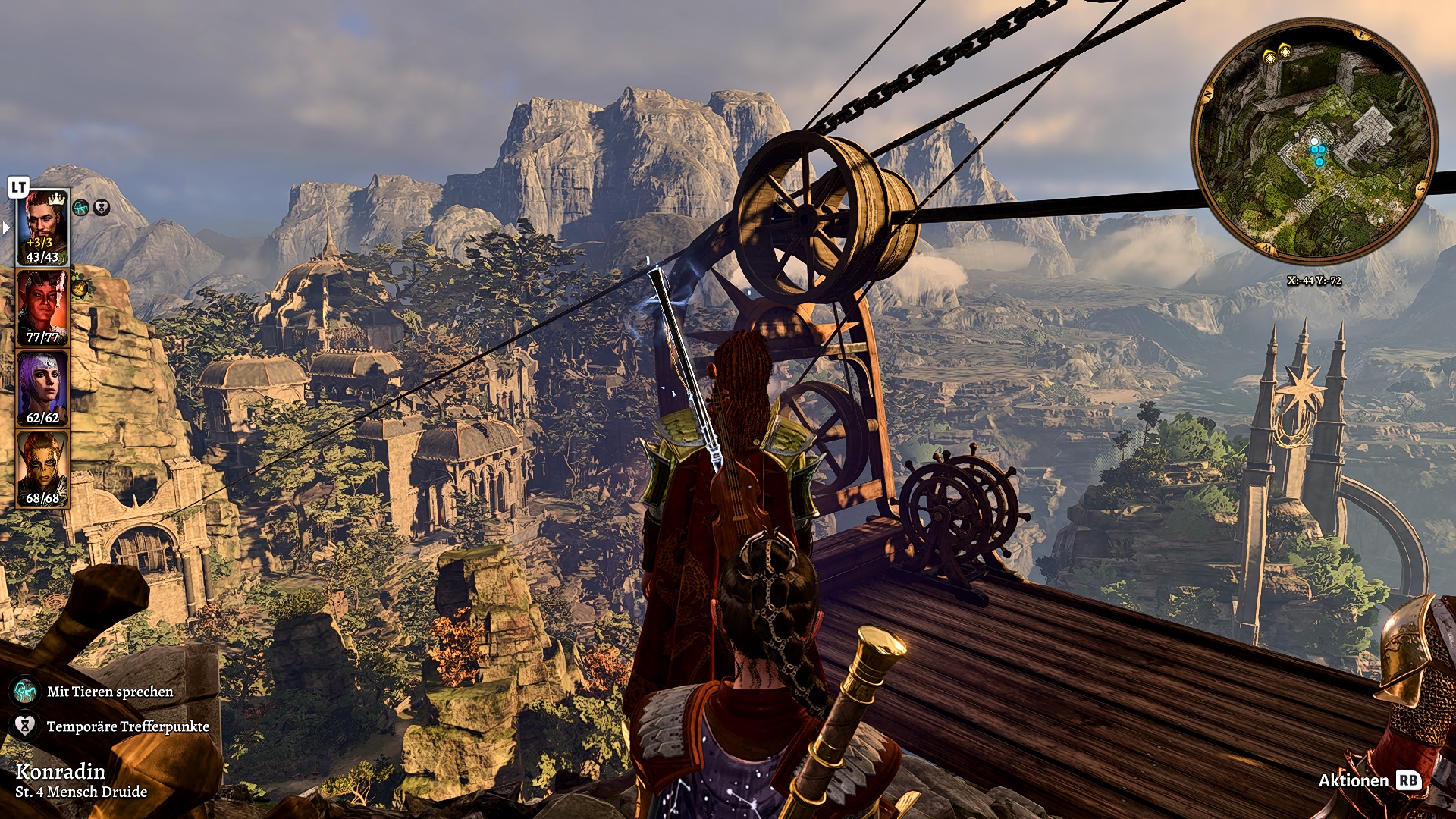Select Konradin's crowned party portrait
1456x819 pixels.
pos(43,226)
